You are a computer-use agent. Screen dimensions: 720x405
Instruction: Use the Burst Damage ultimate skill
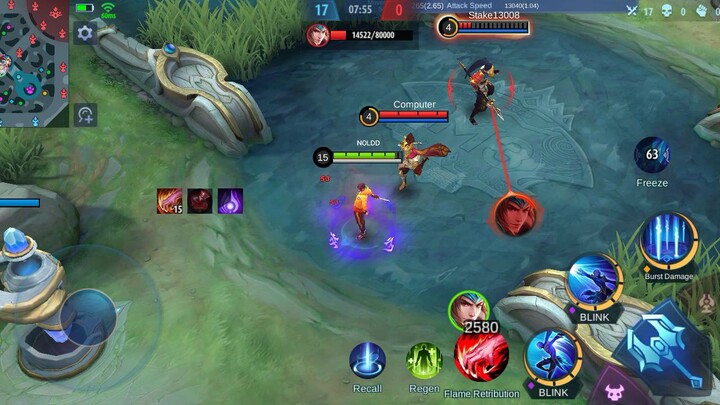click(667, 239)
